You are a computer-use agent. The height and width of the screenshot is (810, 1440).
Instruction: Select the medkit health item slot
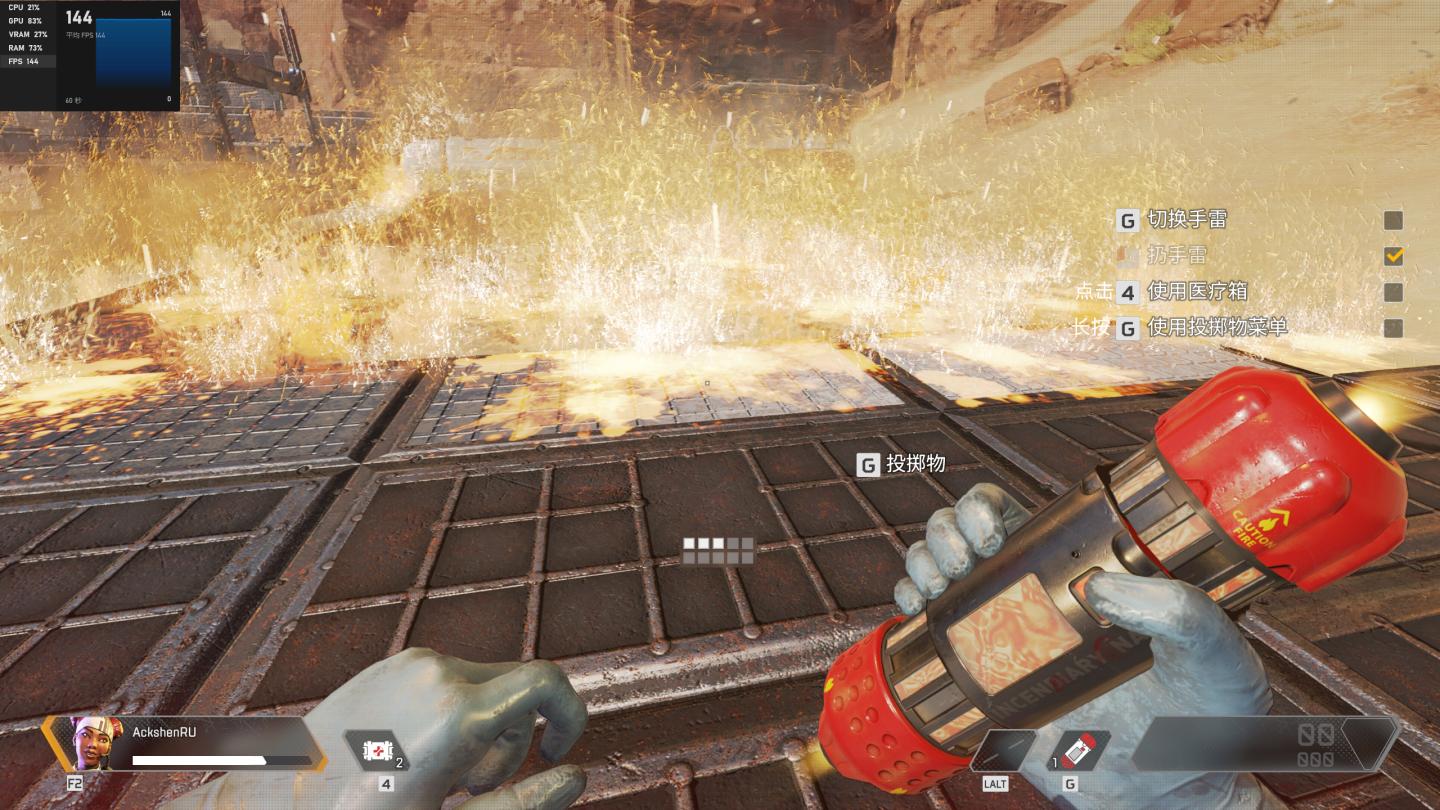pos(378,751)
